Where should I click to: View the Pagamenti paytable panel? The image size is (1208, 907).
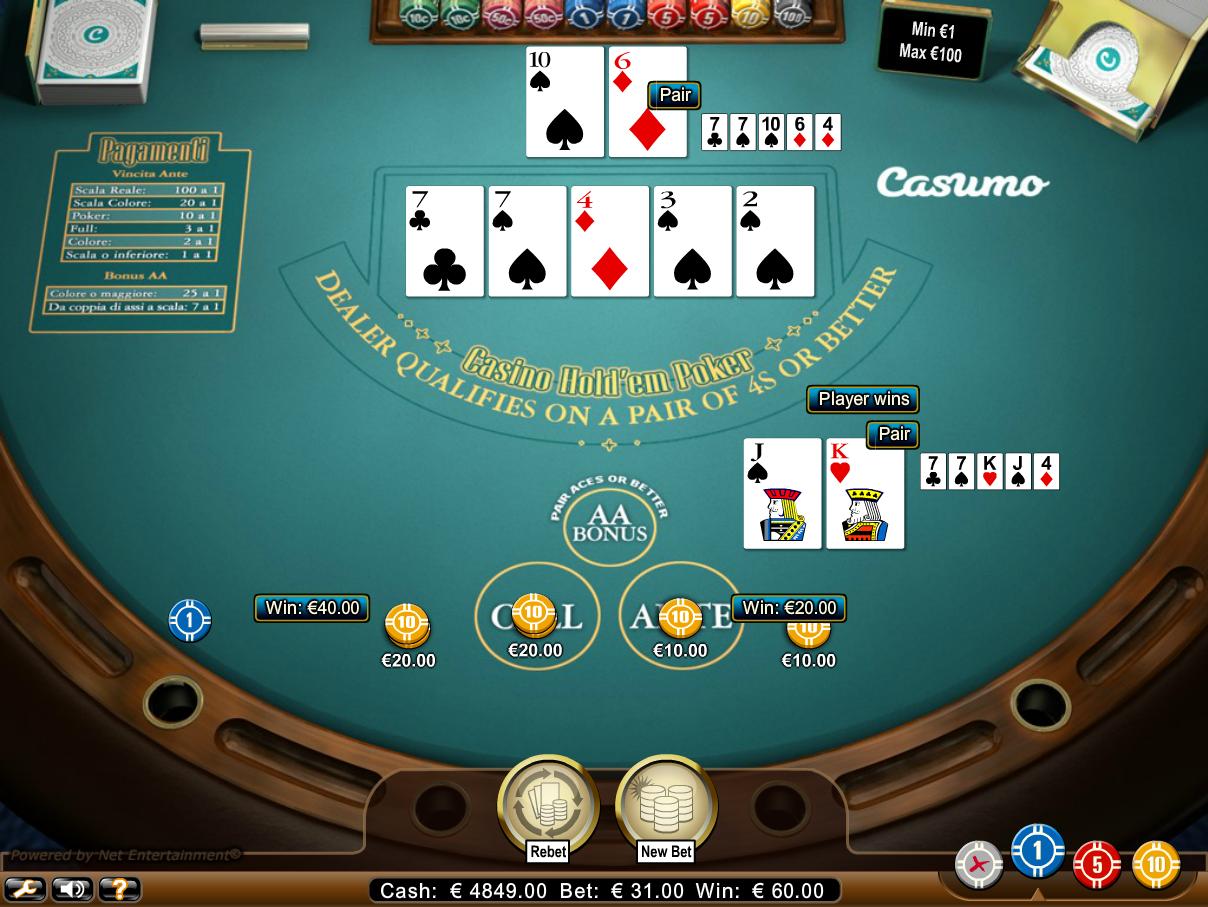[x=152, y=232]
